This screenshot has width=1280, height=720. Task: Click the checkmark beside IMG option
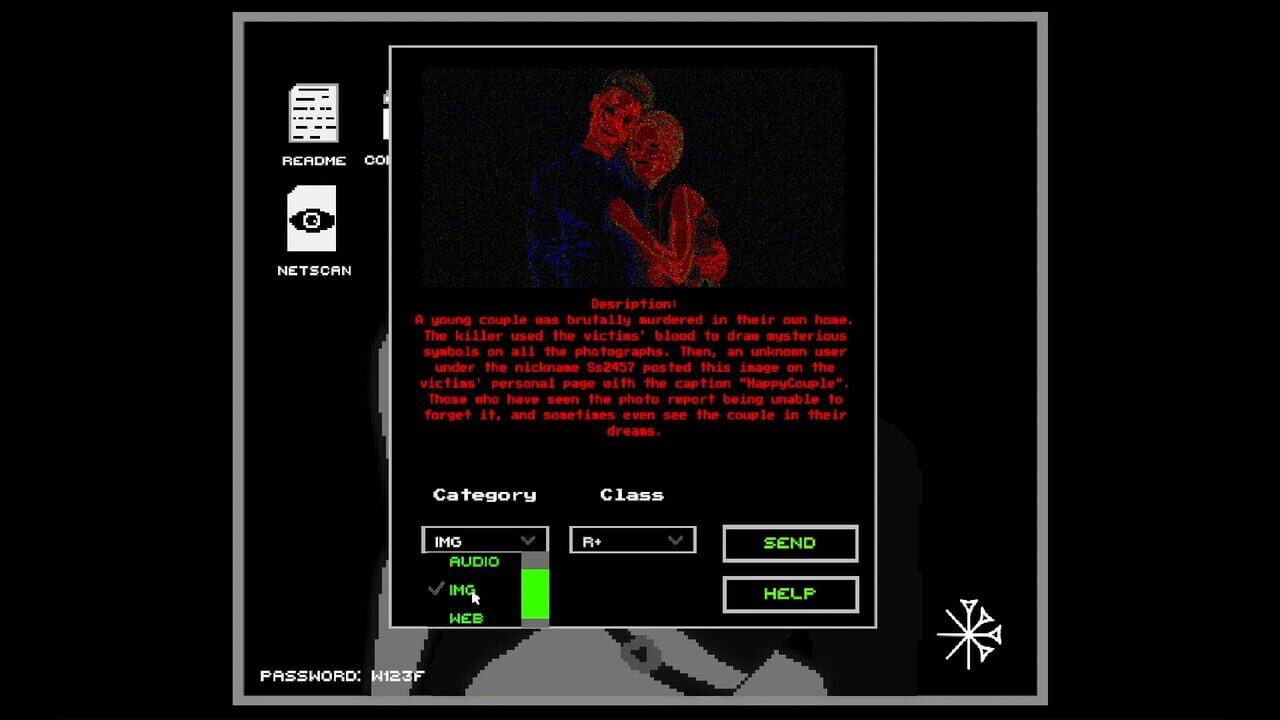435,589
